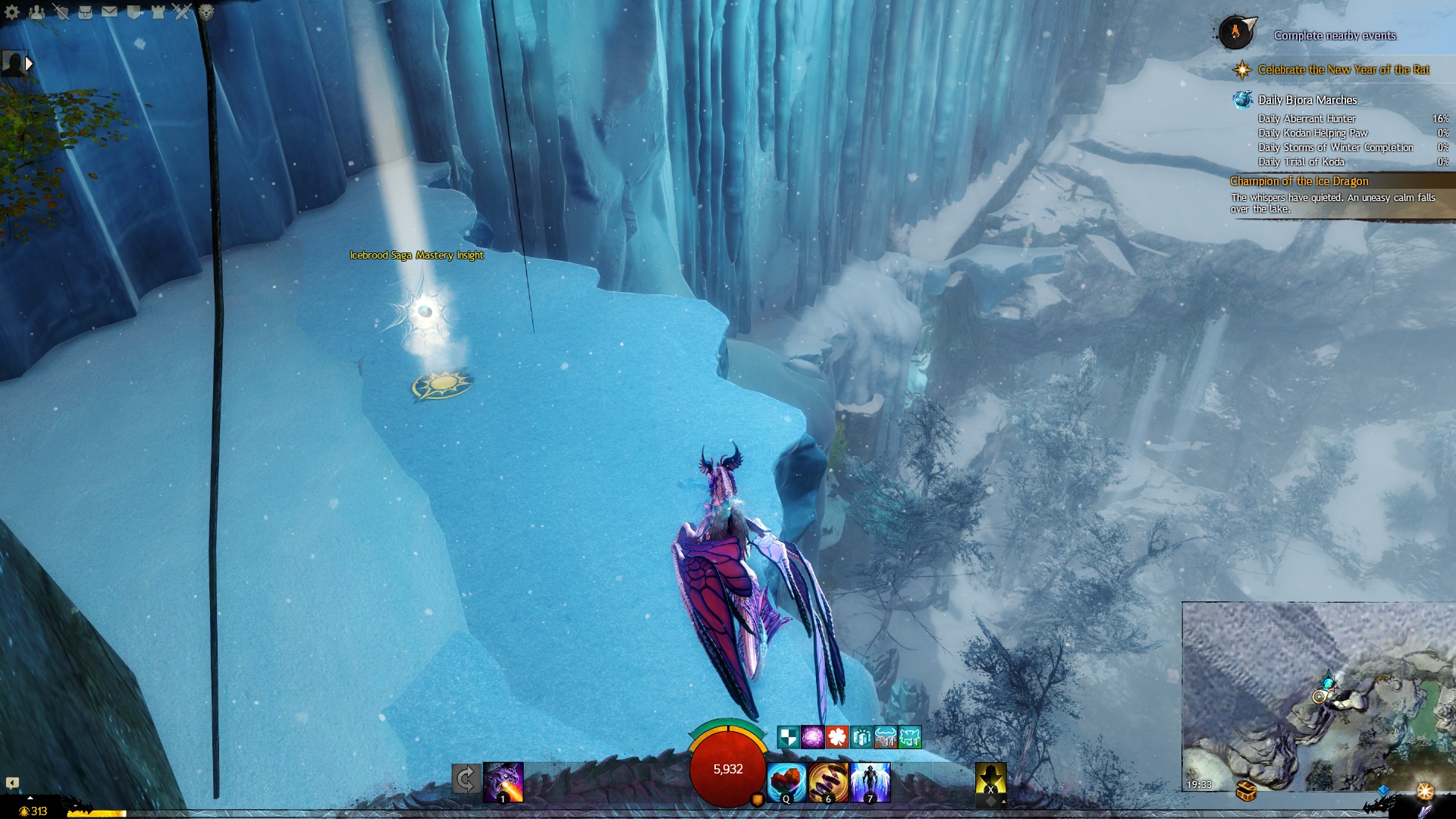
Task: Open the World vs World castle icon
Action: click(x=158, y=12)
